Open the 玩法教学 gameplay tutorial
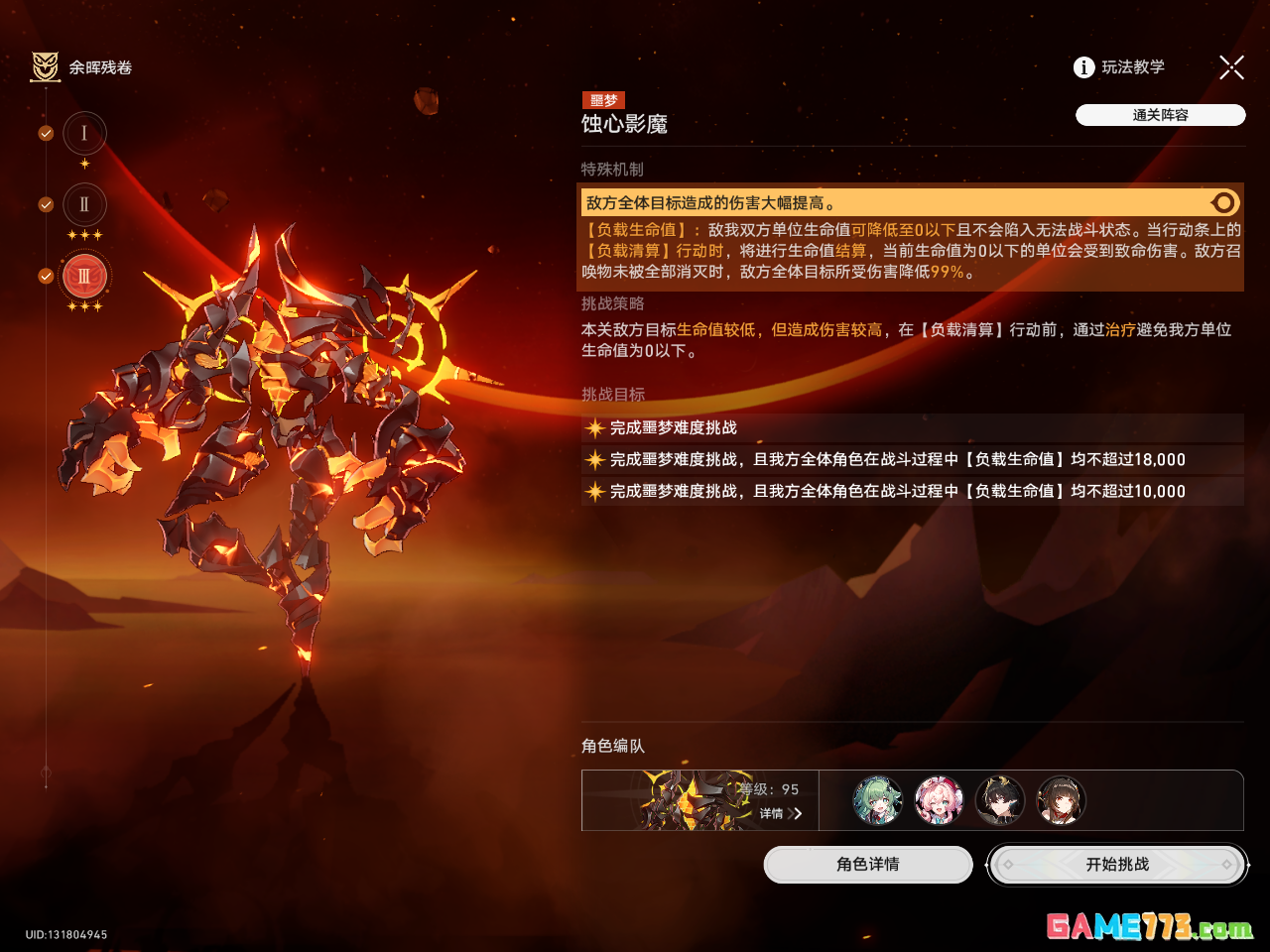 pyautogui.click(x=1119, y=67)
